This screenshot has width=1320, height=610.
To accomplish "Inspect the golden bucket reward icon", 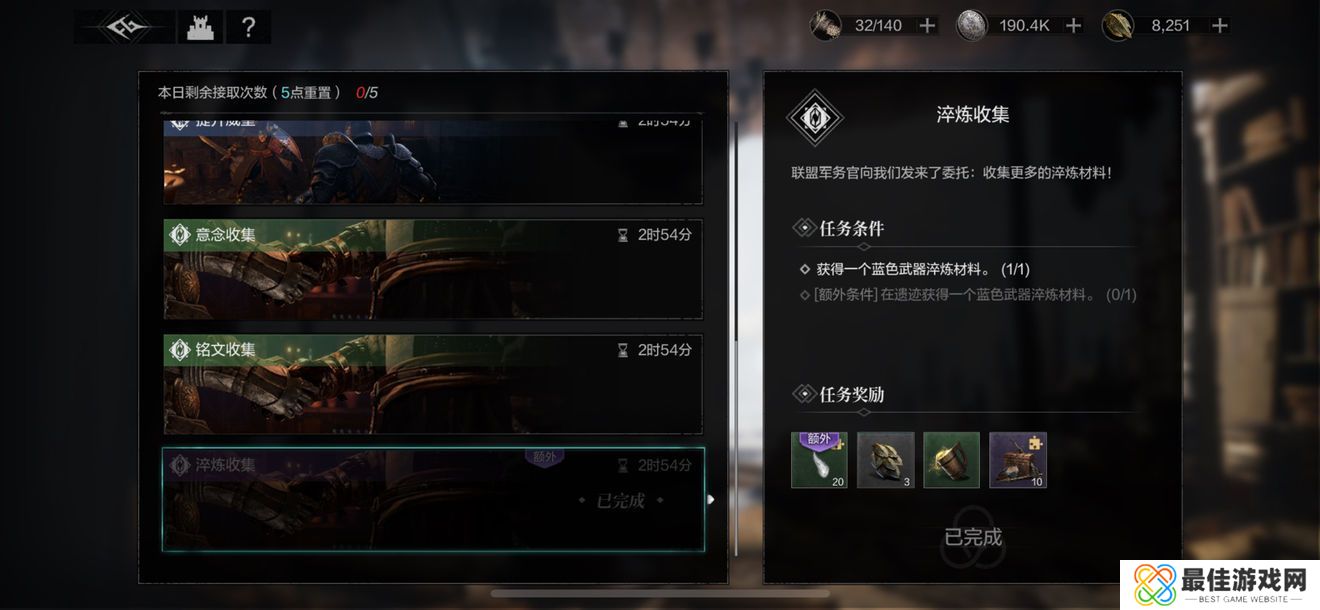I will [951, 460].
